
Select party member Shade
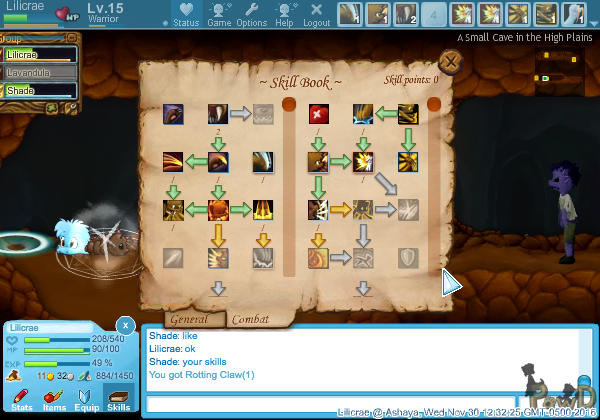pos(38,90)
